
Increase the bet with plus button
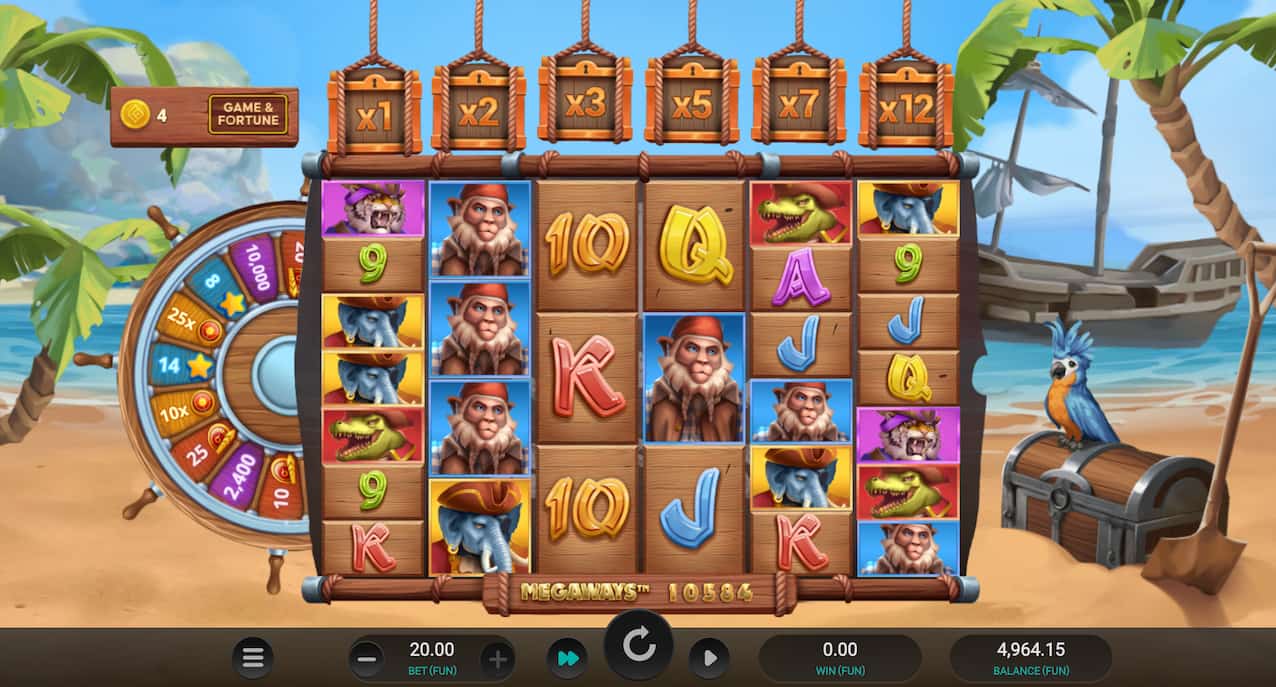(x=498, y=658)
